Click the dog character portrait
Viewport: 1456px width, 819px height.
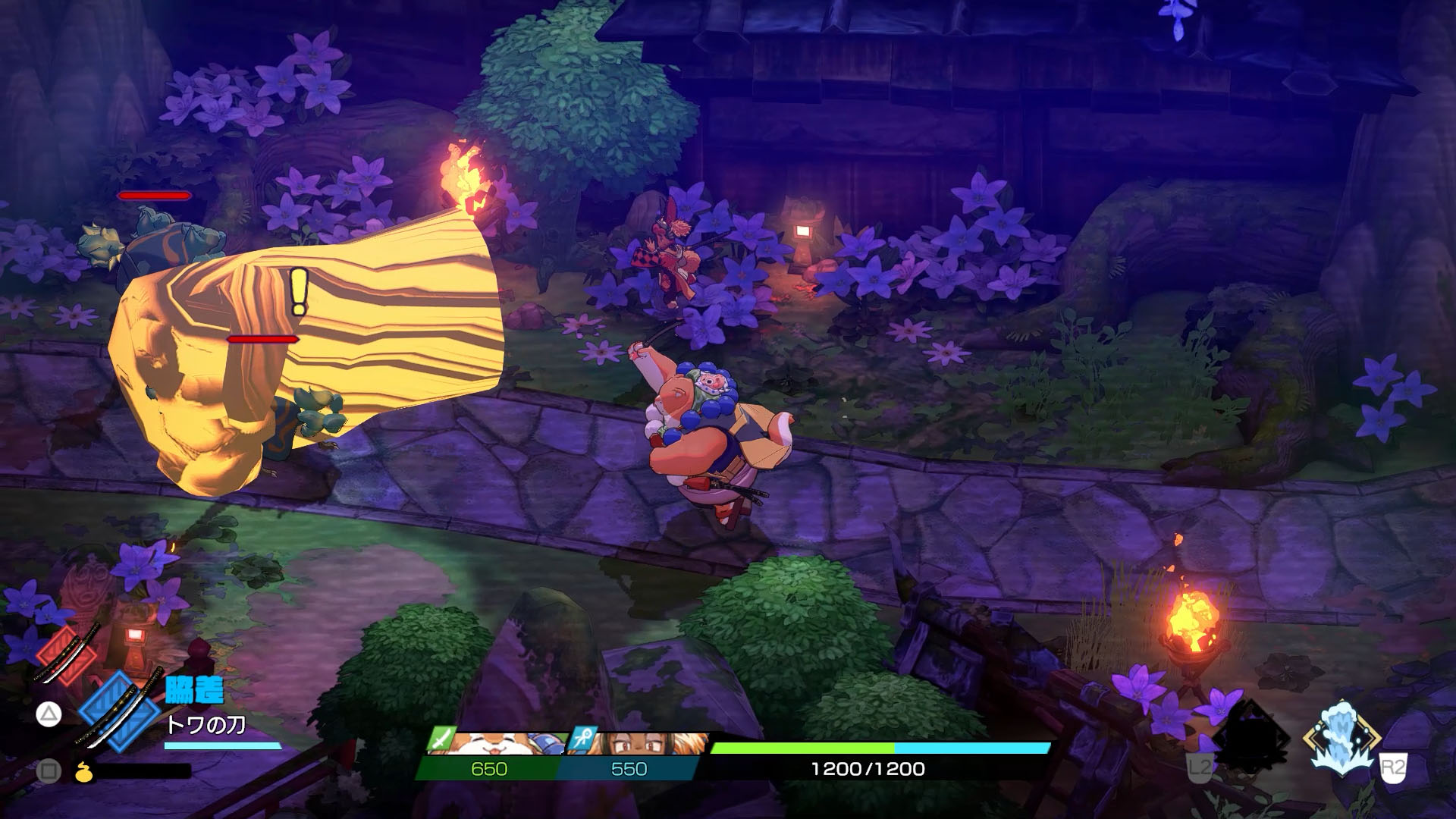tap(502, 744)
